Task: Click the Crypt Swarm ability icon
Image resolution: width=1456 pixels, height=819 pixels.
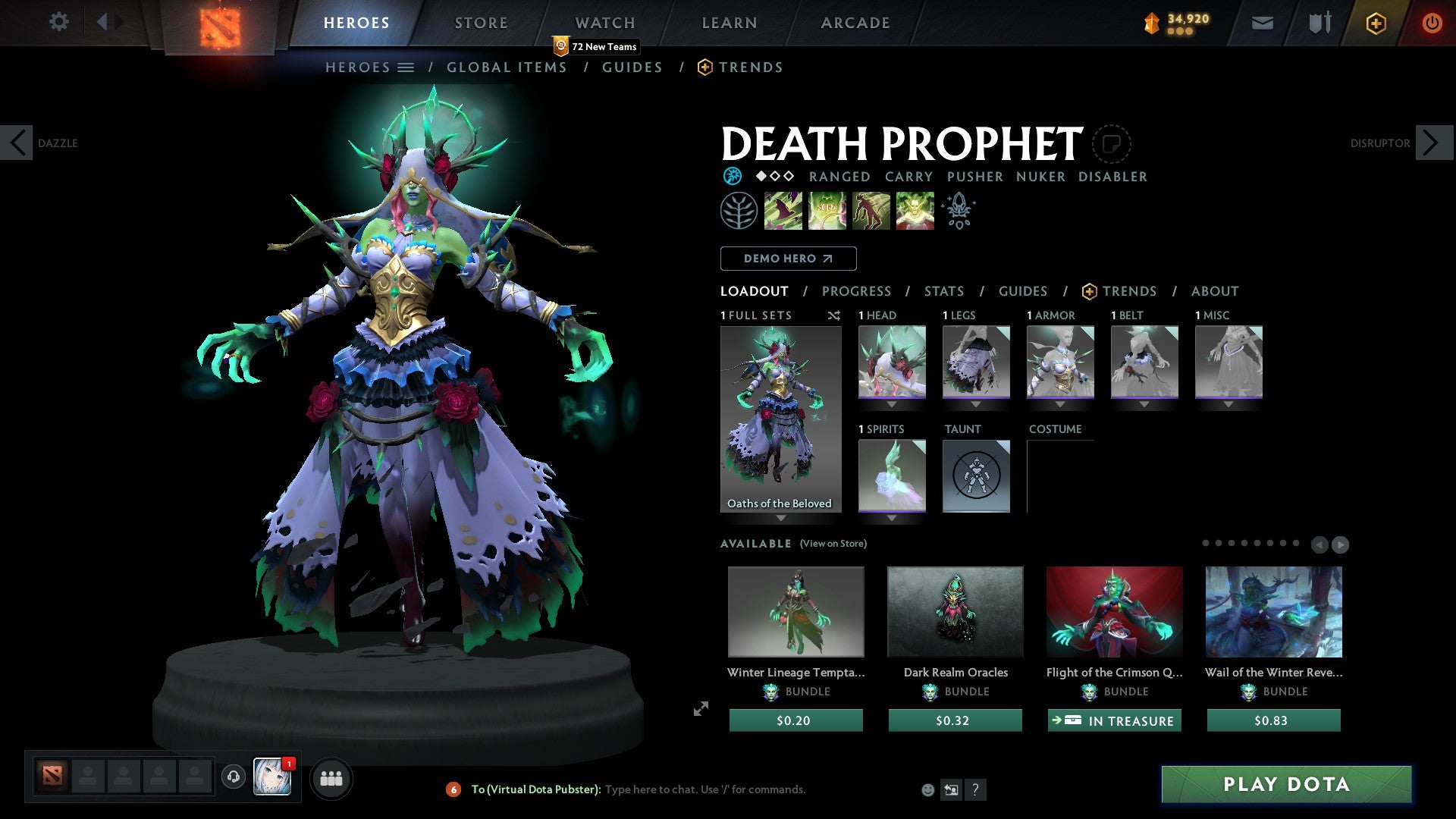Action: coord(783,210)
